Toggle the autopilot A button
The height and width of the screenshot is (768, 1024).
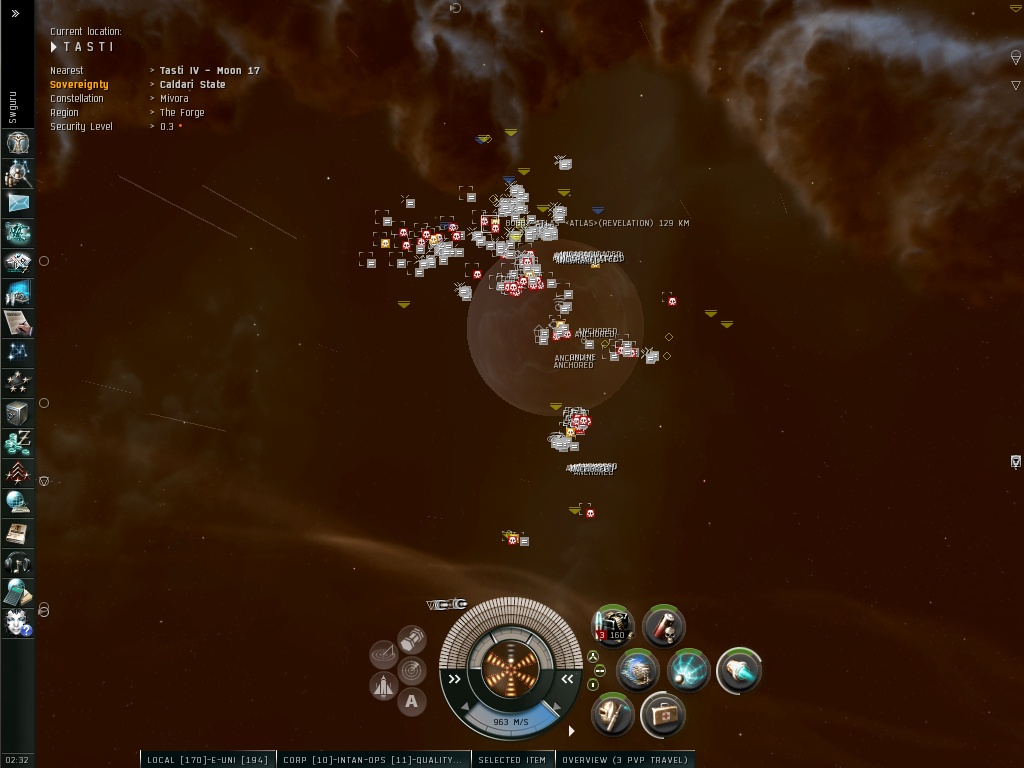pyautogui.click(x=412, y=702)
